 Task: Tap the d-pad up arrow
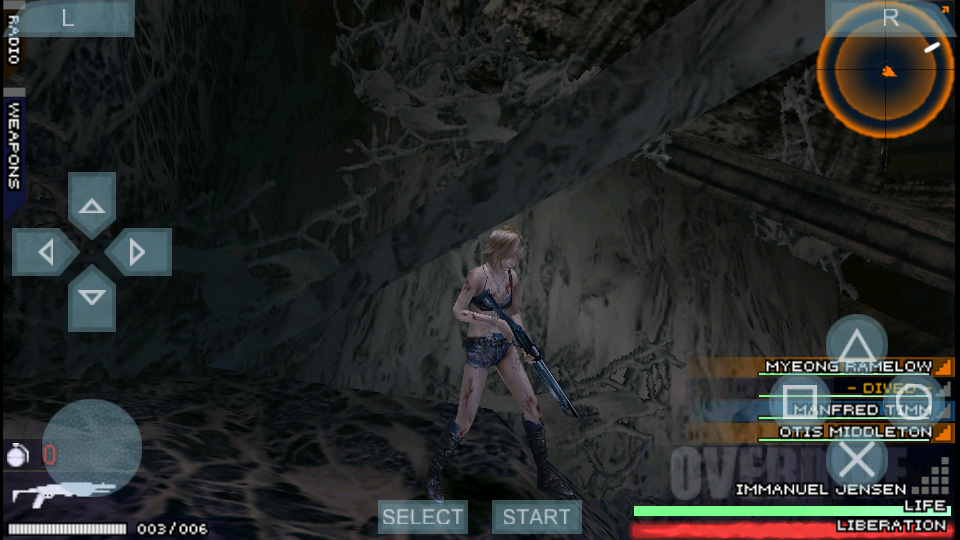[x=92, y=206]
